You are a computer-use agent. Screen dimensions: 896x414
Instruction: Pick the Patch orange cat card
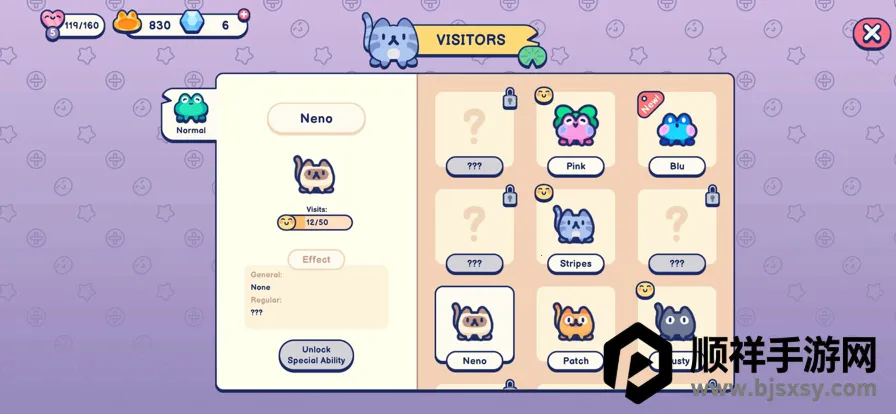pos(575,328)
